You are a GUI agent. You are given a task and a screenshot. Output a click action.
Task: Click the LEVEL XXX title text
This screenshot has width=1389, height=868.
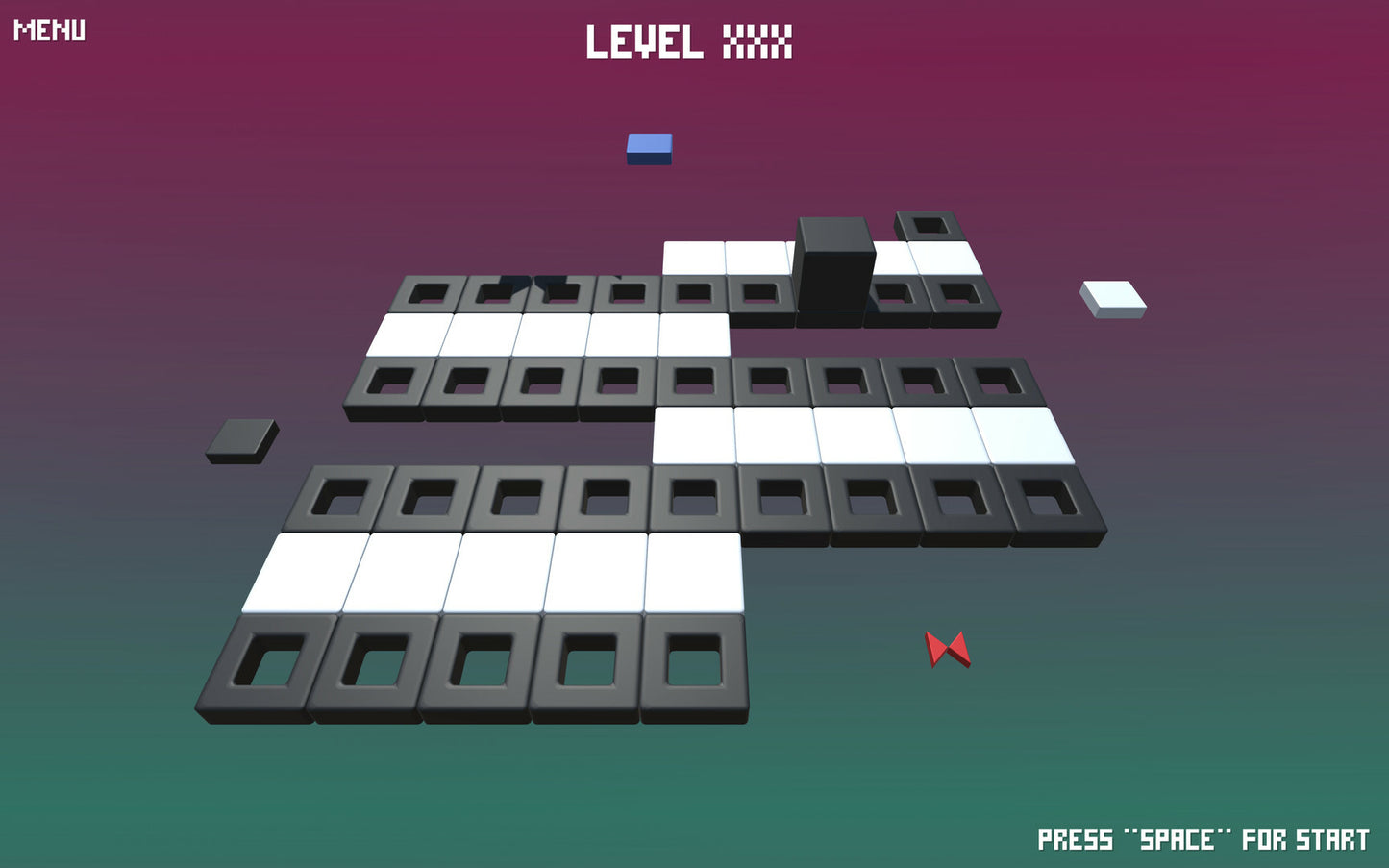point(688,43)
